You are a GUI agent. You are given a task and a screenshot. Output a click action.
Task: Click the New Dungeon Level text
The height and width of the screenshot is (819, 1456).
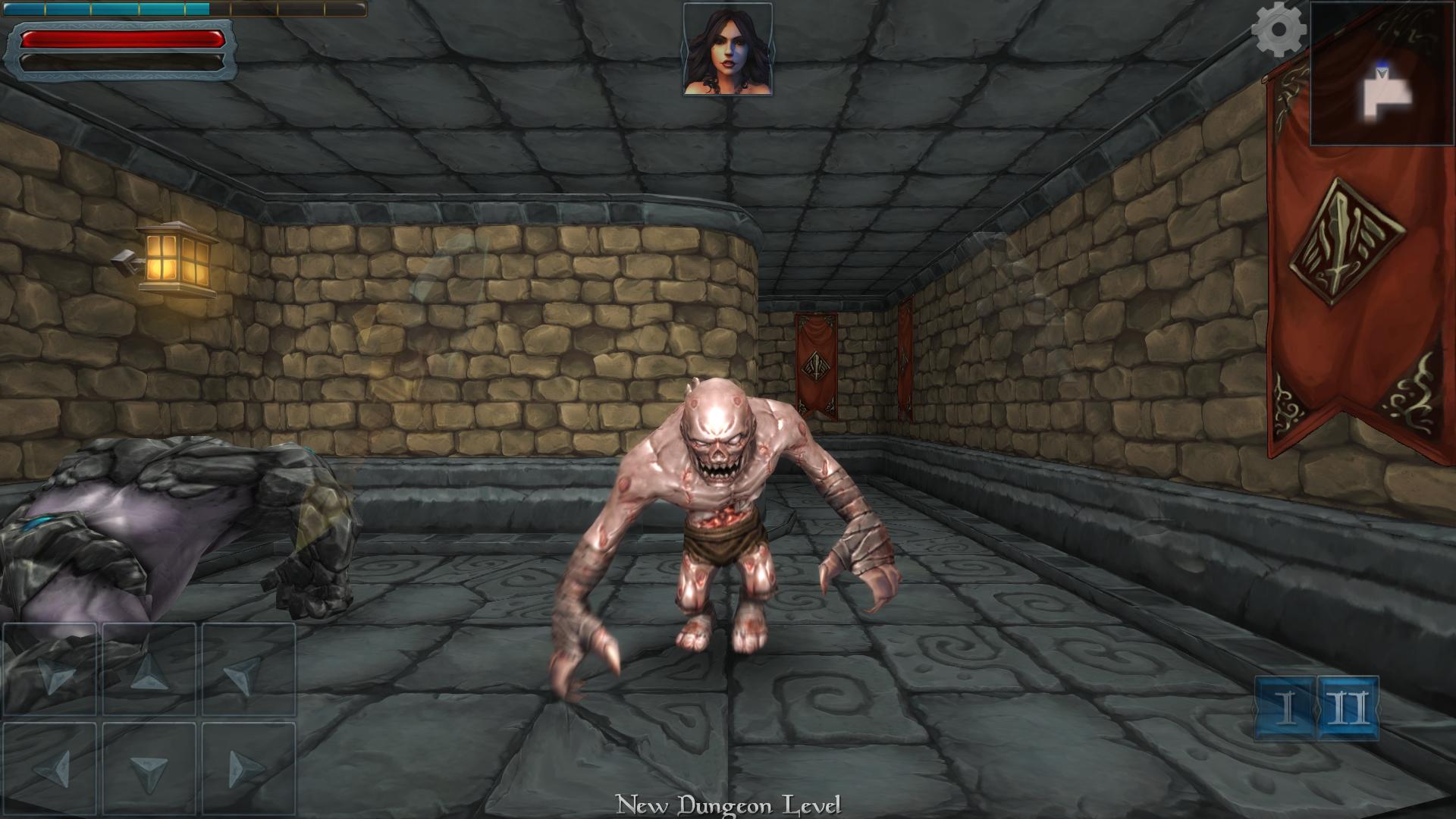click(726, 805)
